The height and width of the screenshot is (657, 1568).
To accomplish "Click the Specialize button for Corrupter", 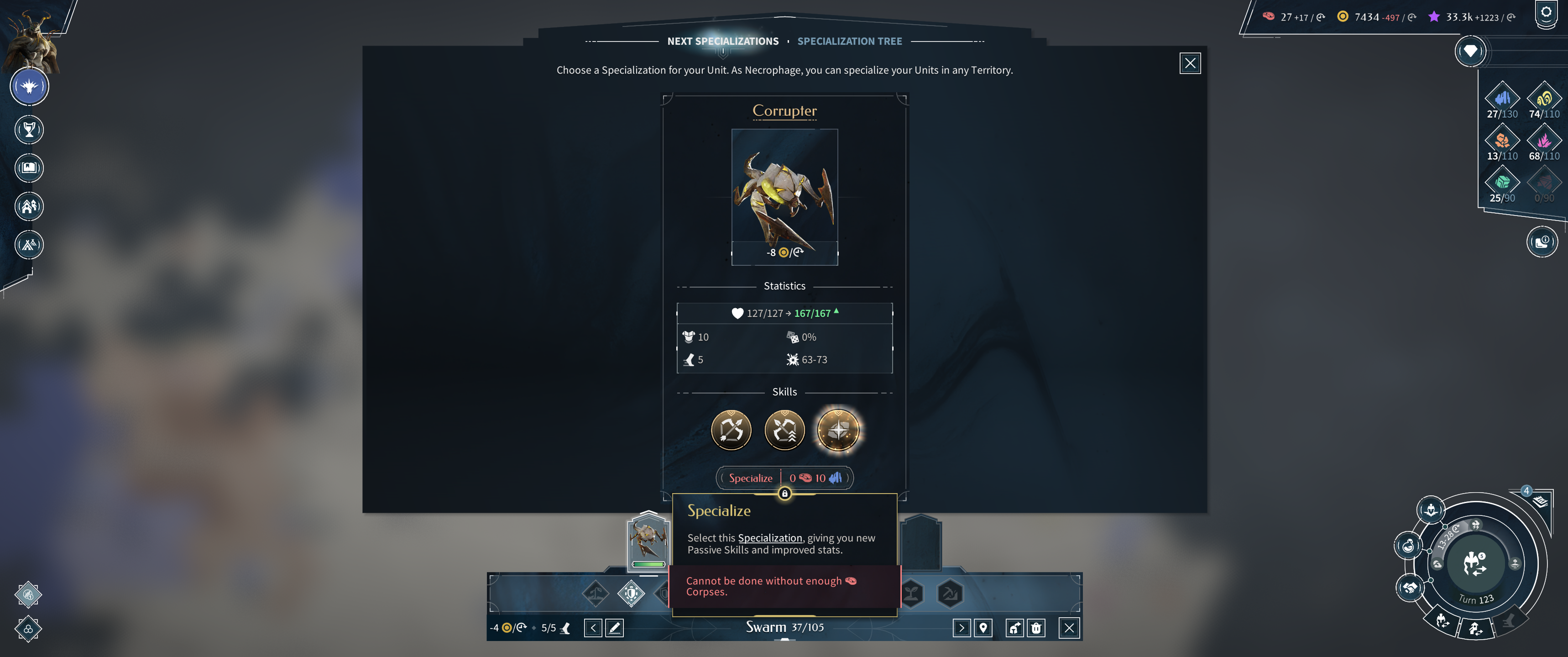I will coord(751,478).
